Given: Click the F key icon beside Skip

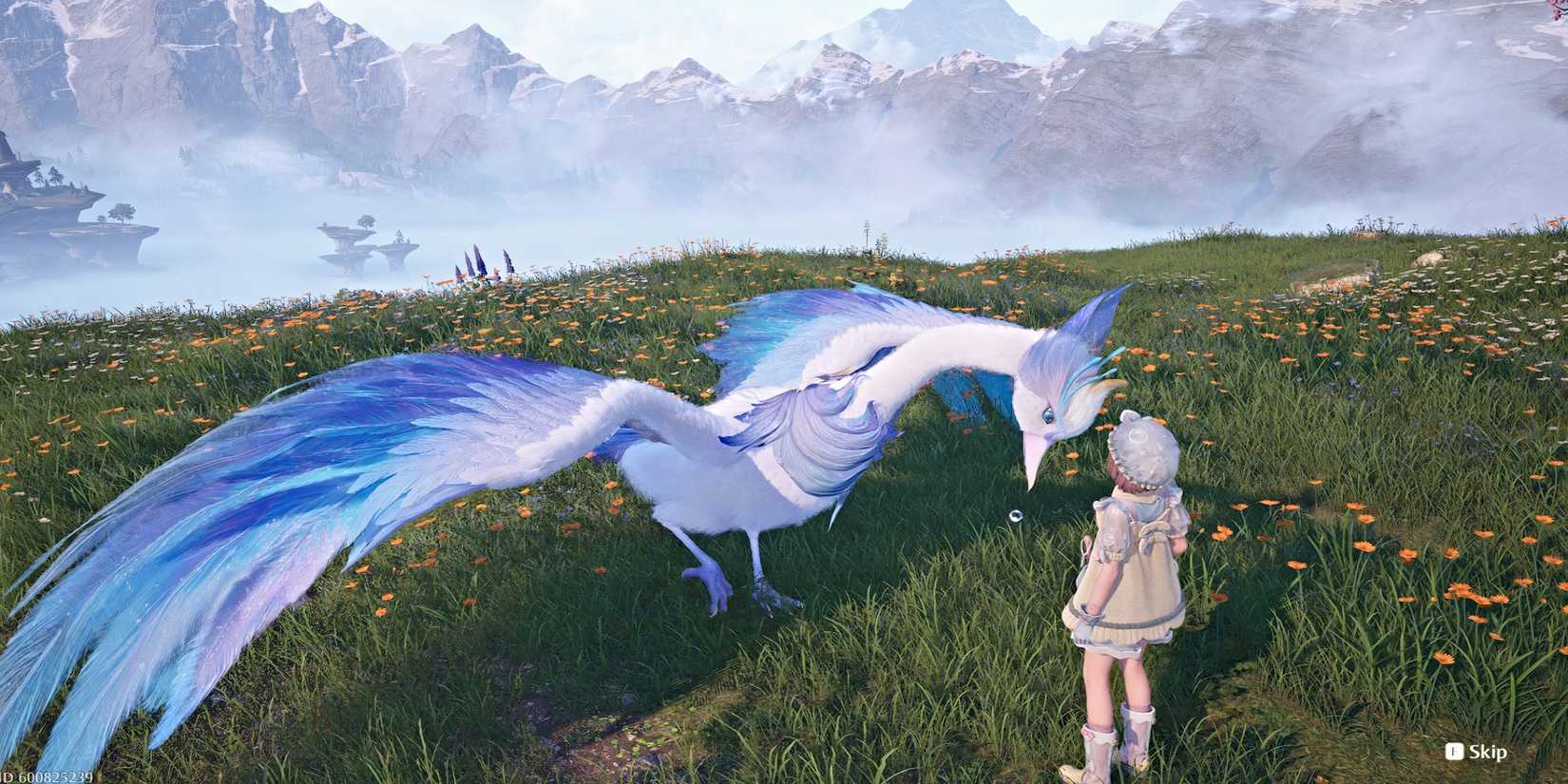Looking at the screenshot, I should pos(1455,750).
